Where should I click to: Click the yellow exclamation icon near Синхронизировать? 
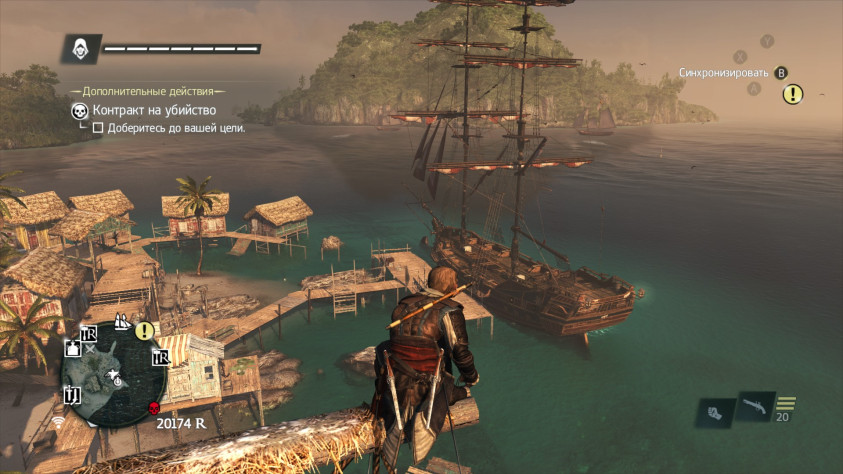pyautogui.click(x=793, y=94)
